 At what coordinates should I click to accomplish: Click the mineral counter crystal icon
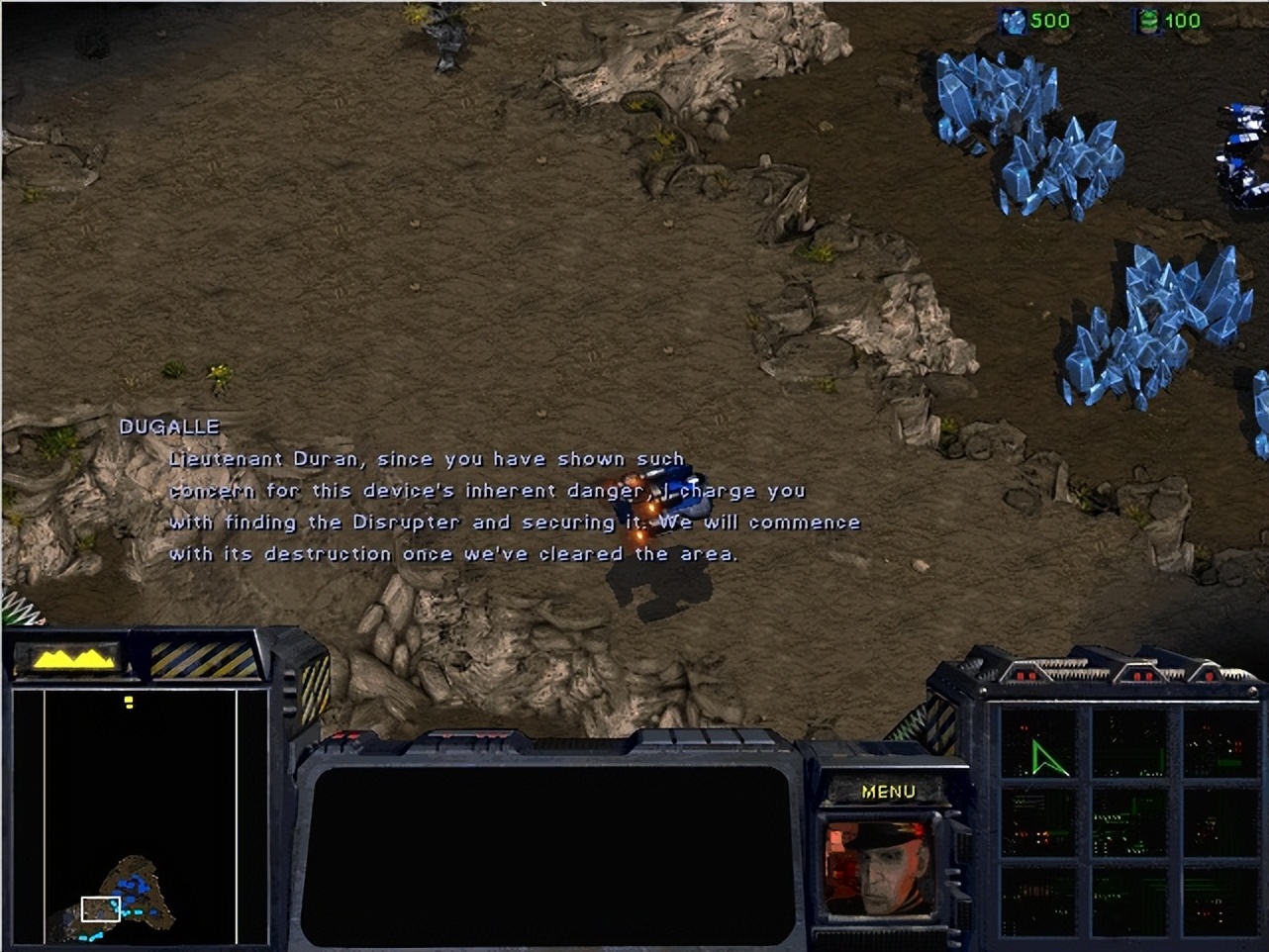click(1012, 21)
